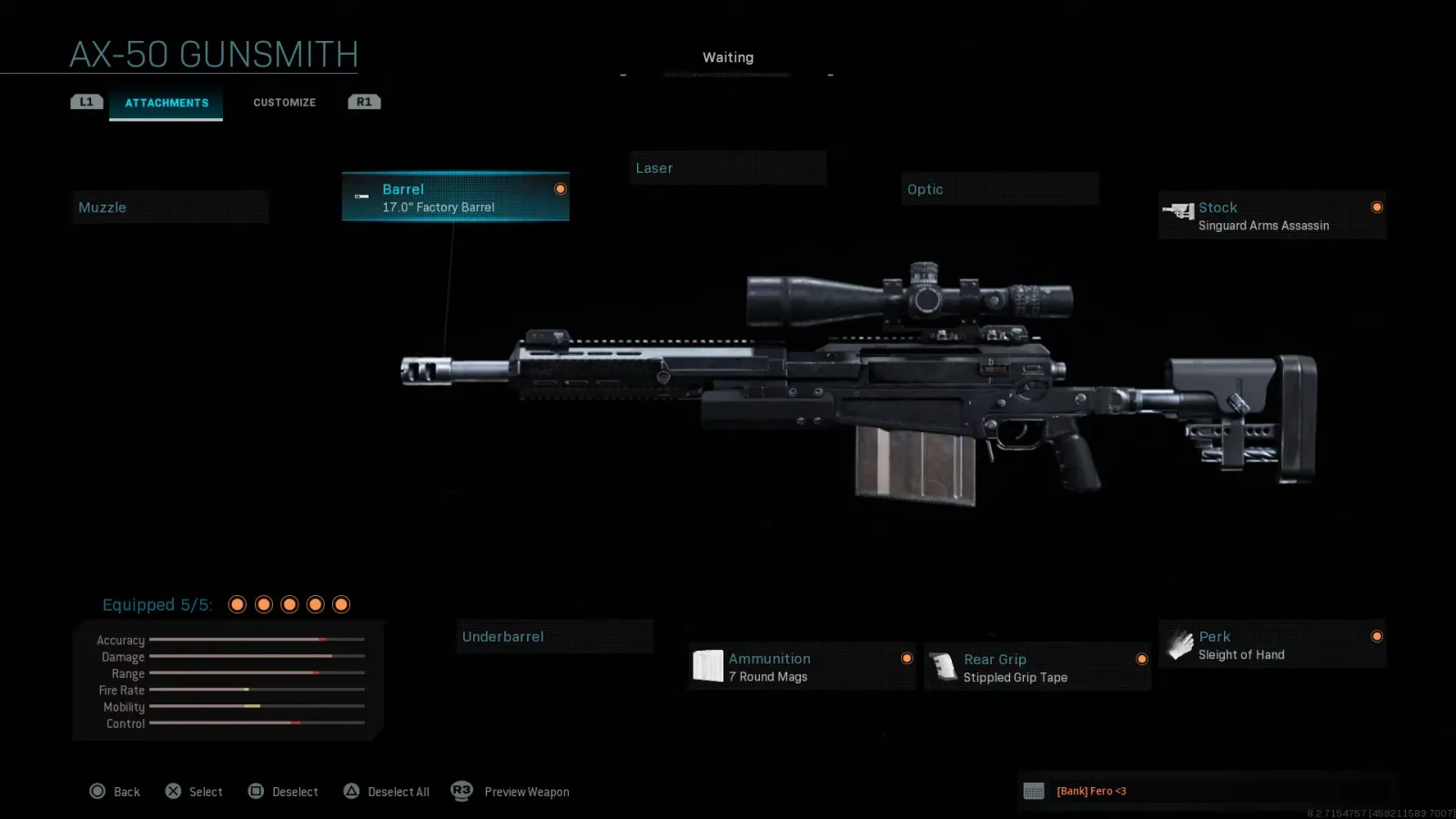Screen dimensions: 1456x819
Task: Select the empty Optic attachment slot
Action: [999, 189]
